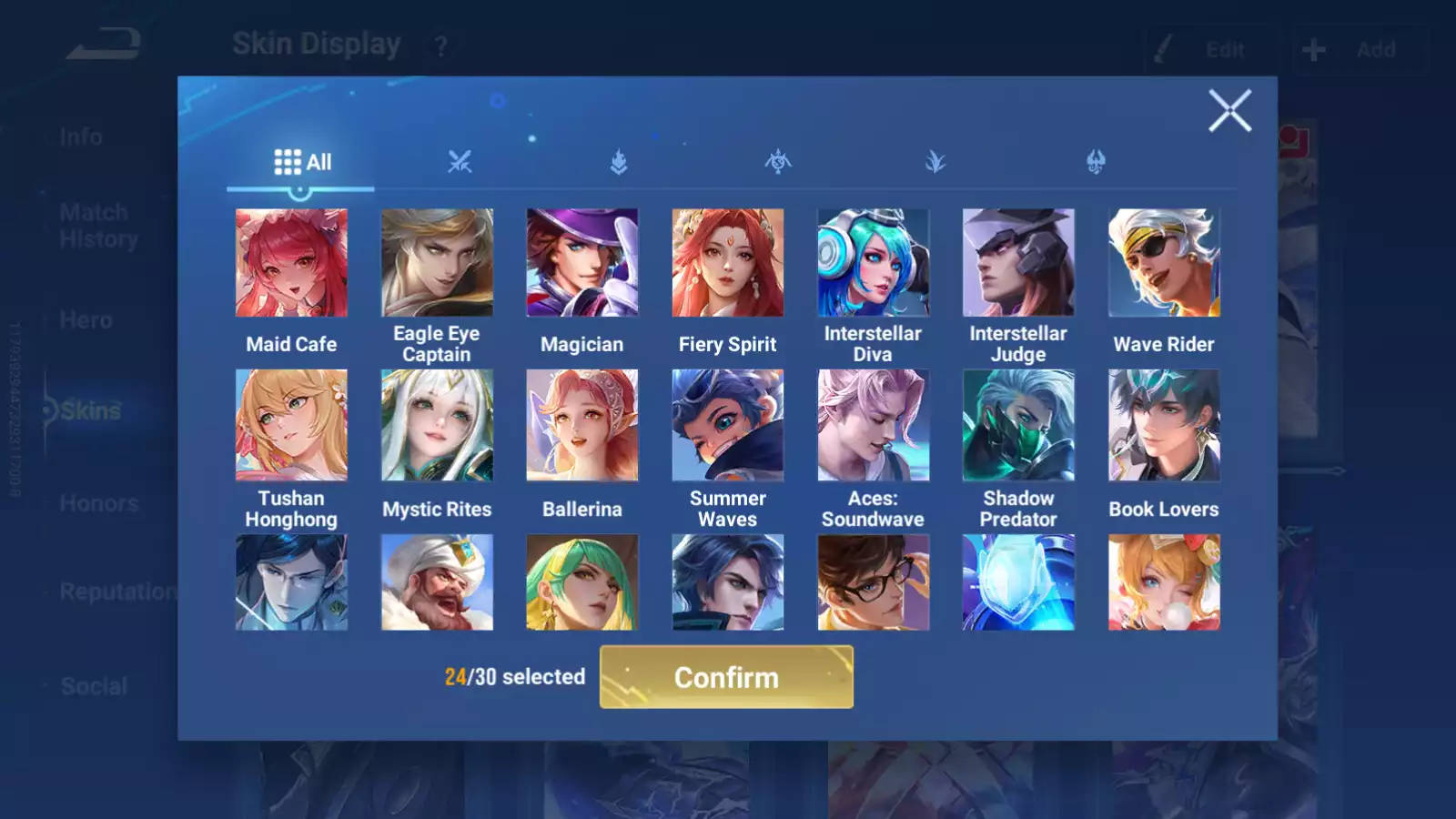The width and height of the screenshot is (1456, 819).
Task: Select the Book Lovers skin
Action: (1164, 425)
